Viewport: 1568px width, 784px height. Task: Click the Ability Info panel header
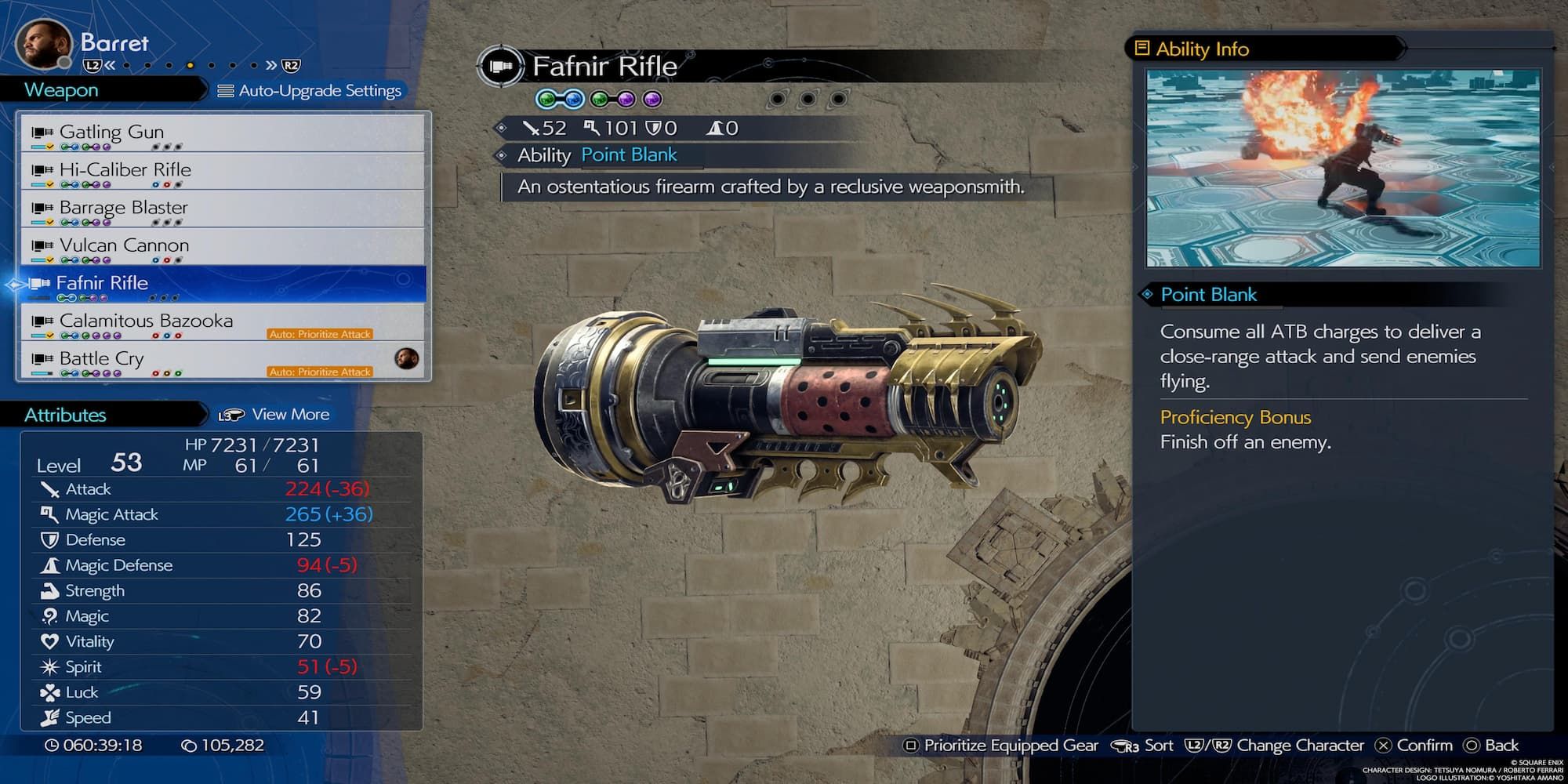click(x=1202, y=49)
